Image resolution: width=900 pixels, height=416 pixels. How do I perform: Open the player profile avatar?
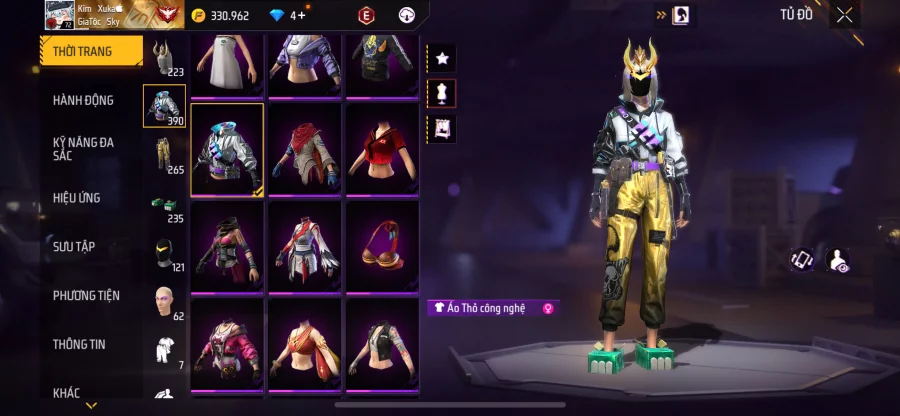coord(59,15)
